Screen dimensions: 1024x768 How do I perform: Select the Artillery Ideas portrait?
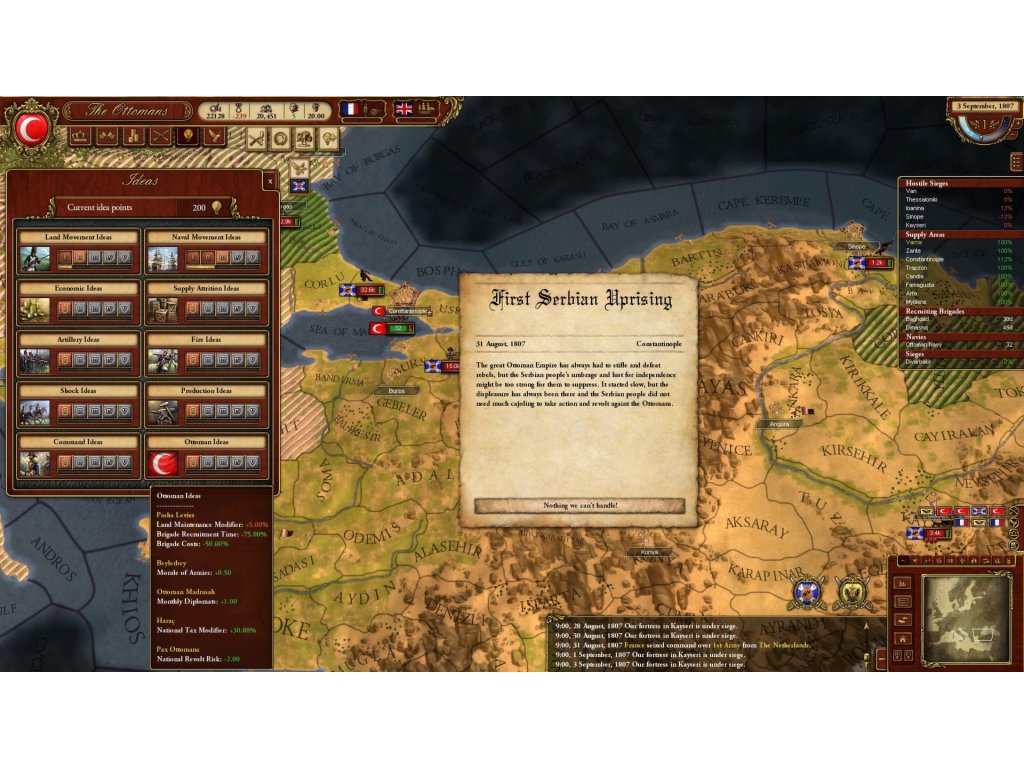point(35,361)
